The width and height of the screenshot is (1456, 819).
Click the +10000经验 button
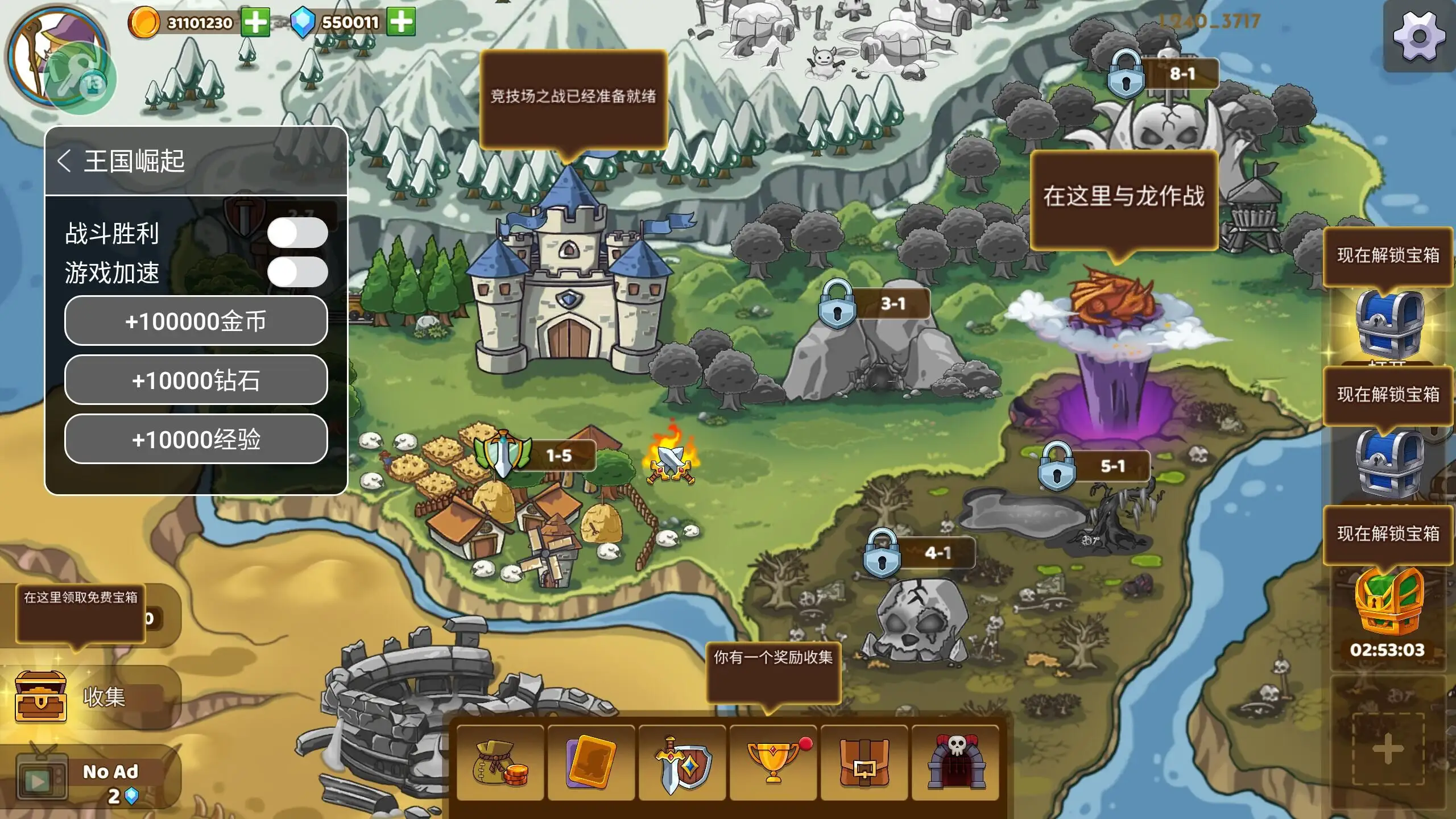tap(196, 439)
